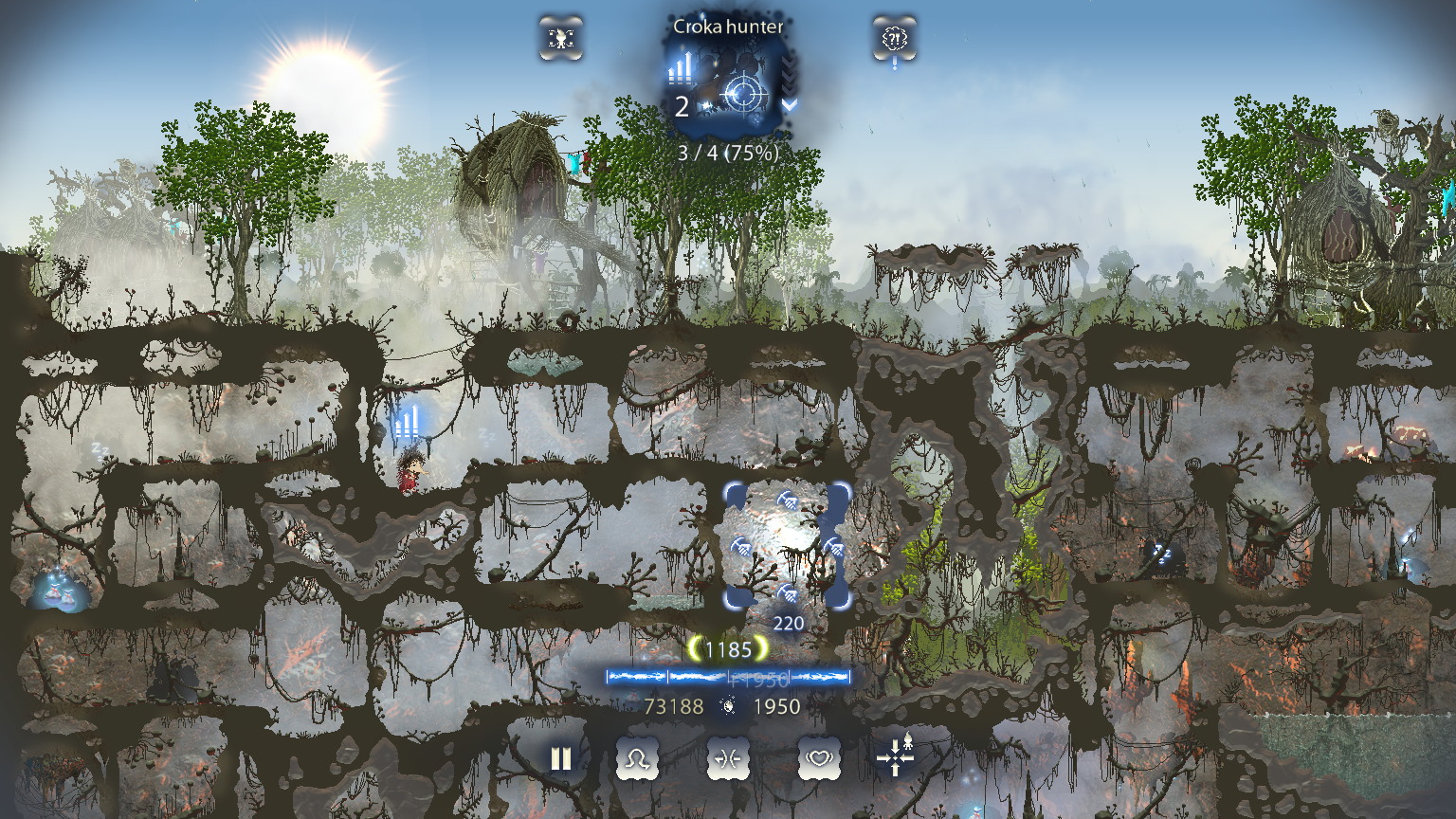Toggle the targeting reticle on the Croka hunter panel
Viewport: 1456px width, 819px height.
pos(744,92)
